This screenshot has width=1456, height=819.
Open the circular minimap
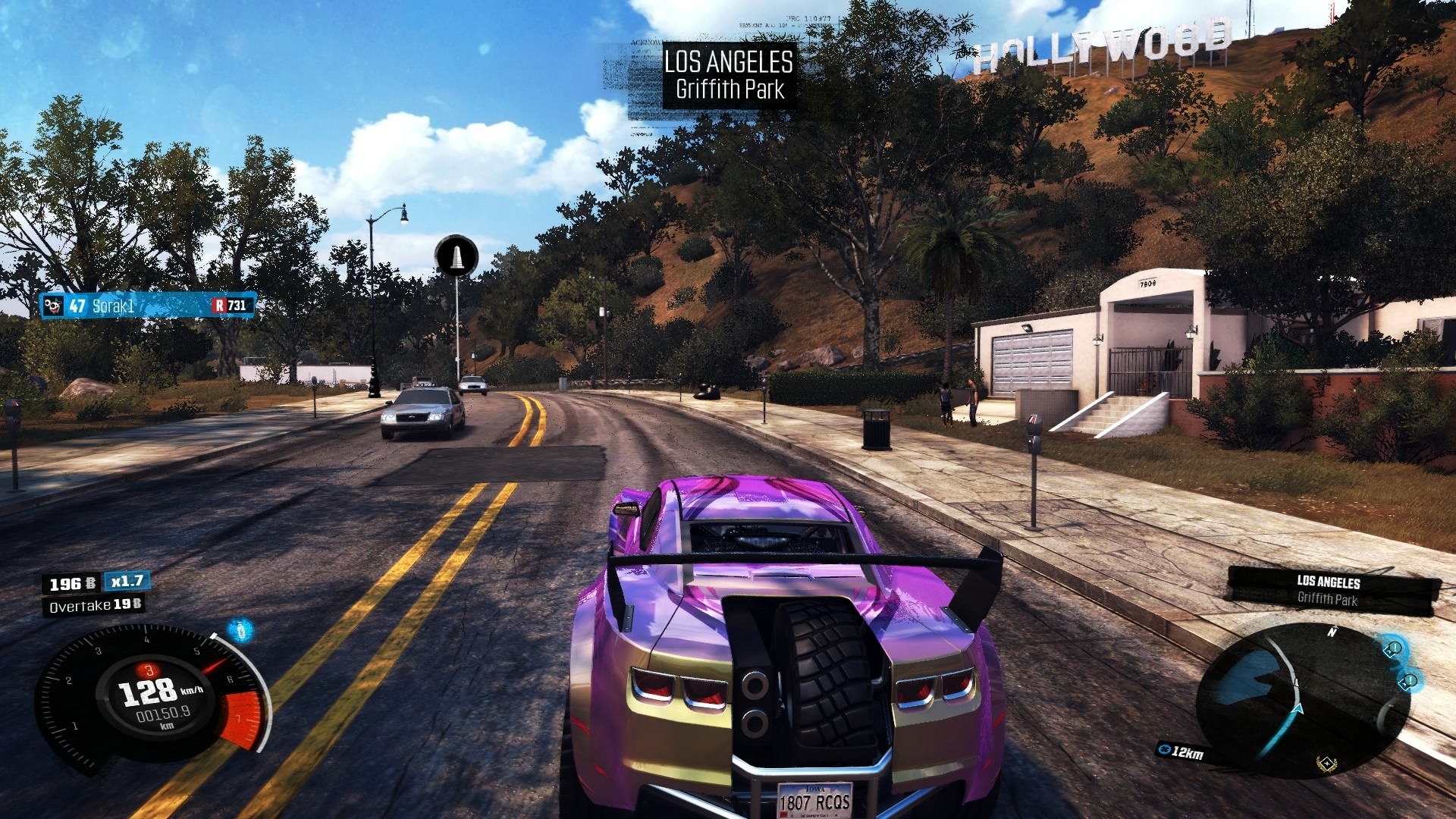click(x=1303, y=699)
